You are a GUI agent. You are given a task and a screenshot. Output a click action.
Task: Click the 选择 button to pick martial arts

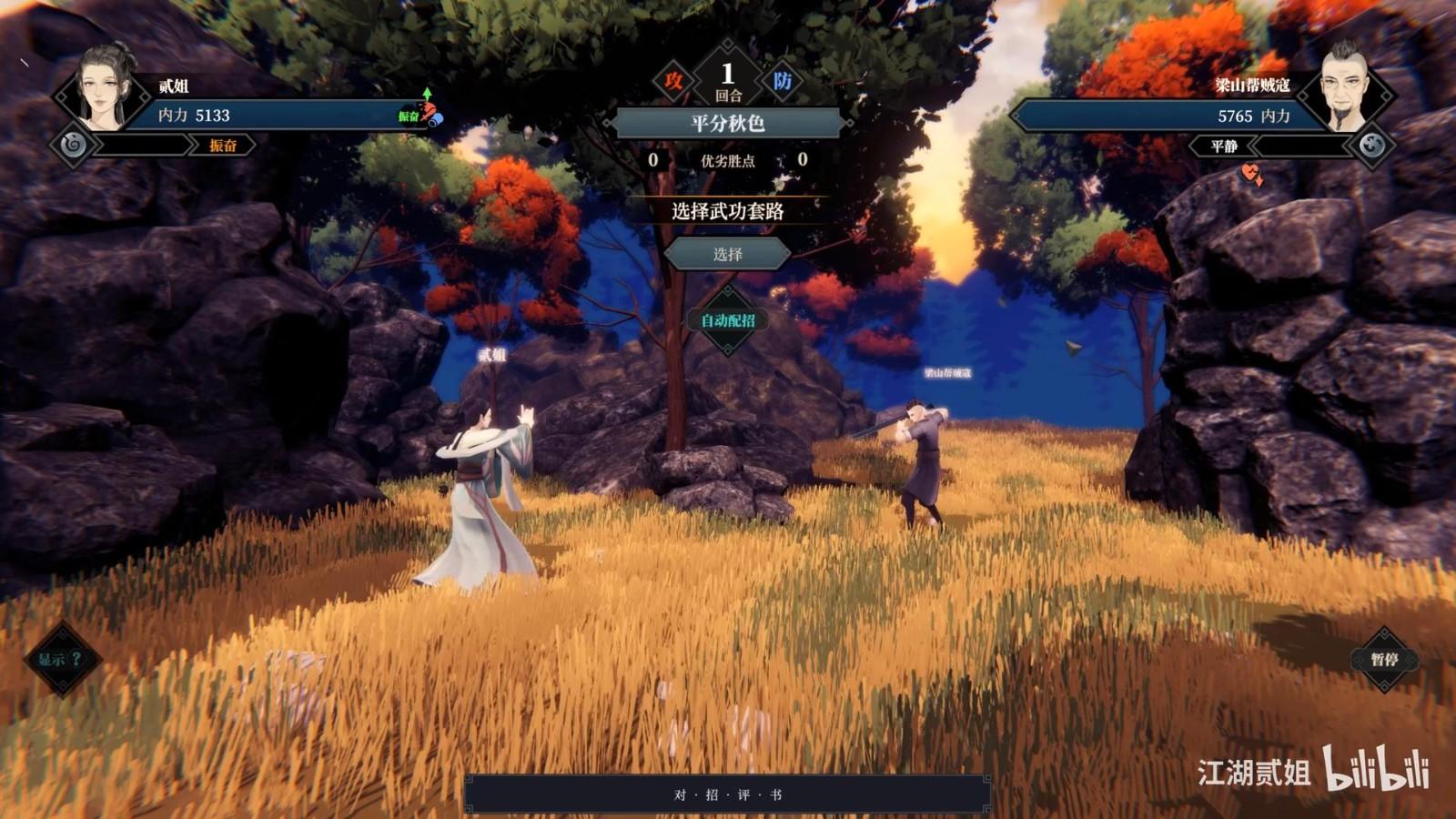[727, 255]
